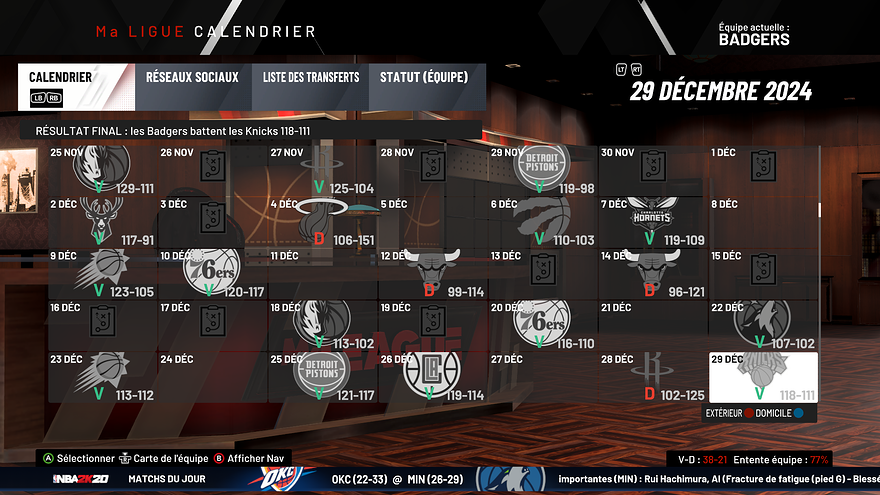Screen dimensions: 880x495
Task: Open the 20 Déc 76ers game 116-110
Action: (542, 323)
